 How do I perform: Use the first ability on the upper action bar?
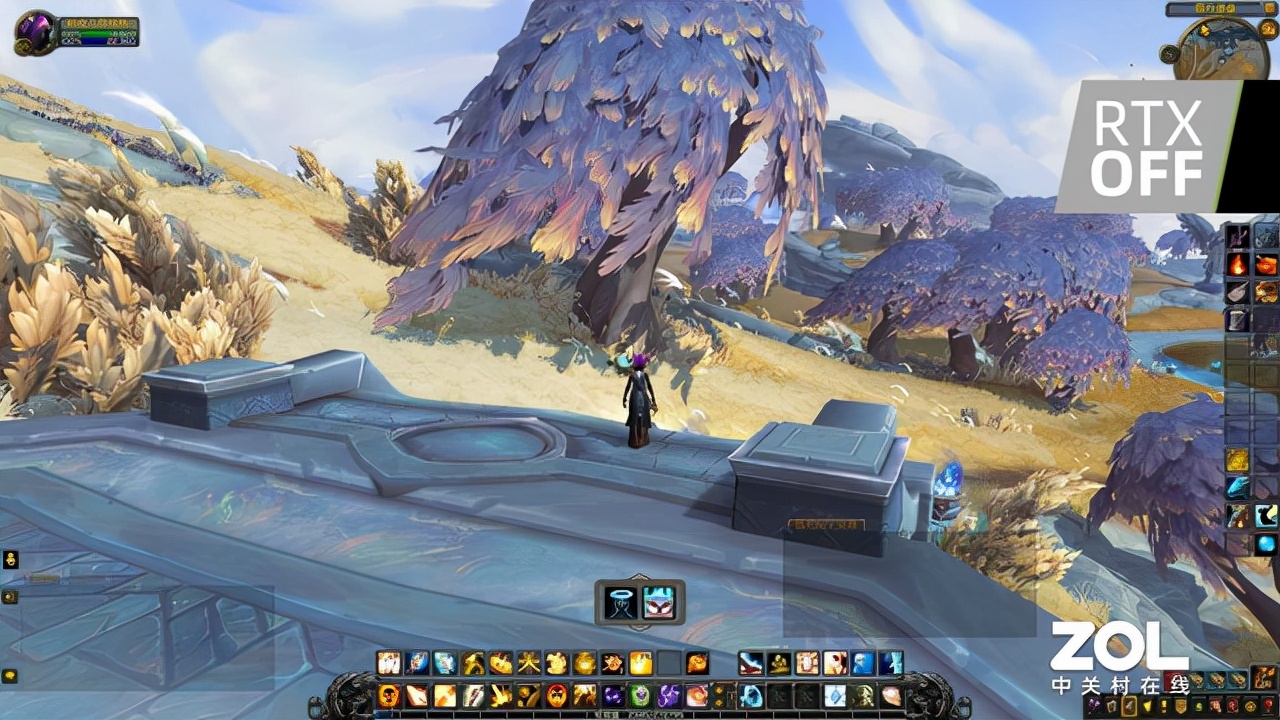coord(389,663)
